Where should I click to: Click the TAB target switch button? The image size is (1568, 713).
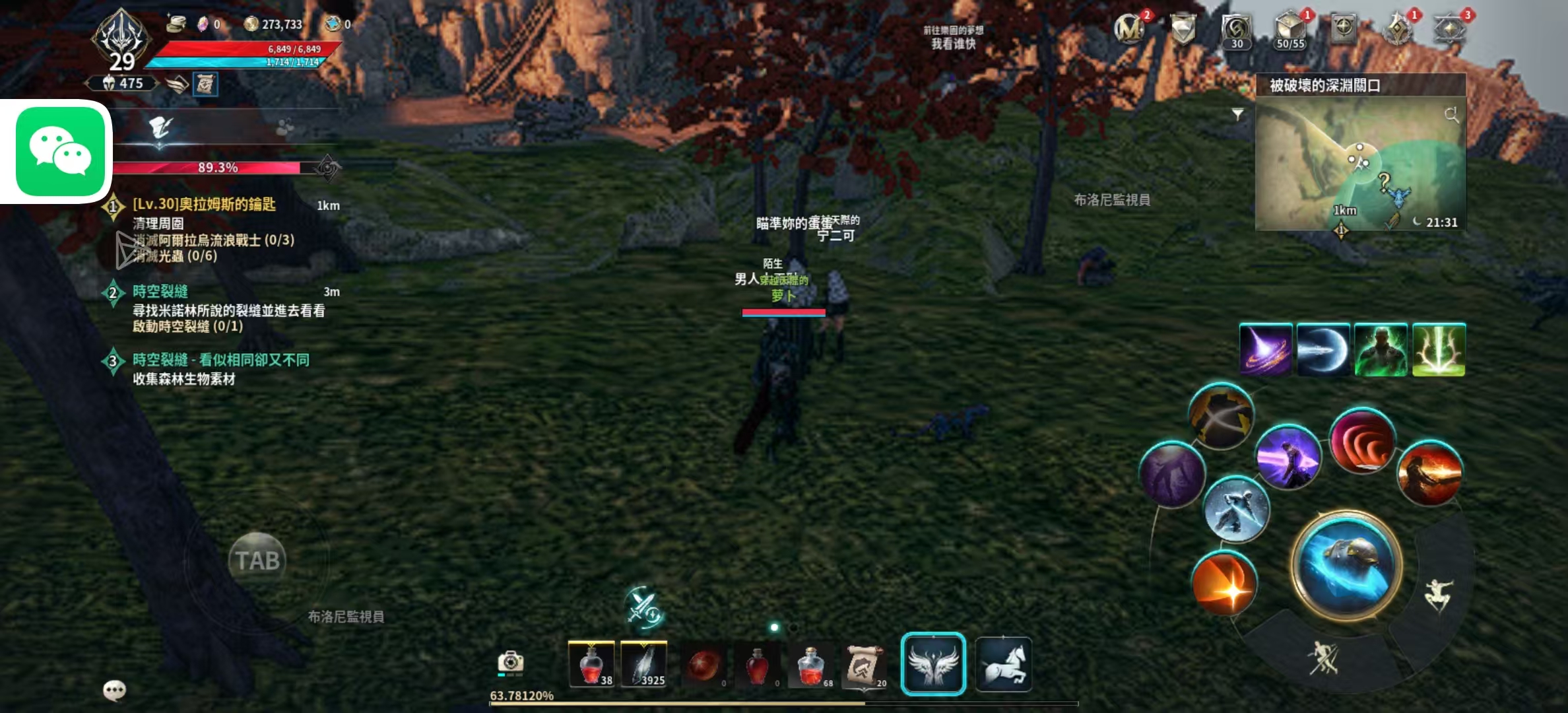coord(257,561)
